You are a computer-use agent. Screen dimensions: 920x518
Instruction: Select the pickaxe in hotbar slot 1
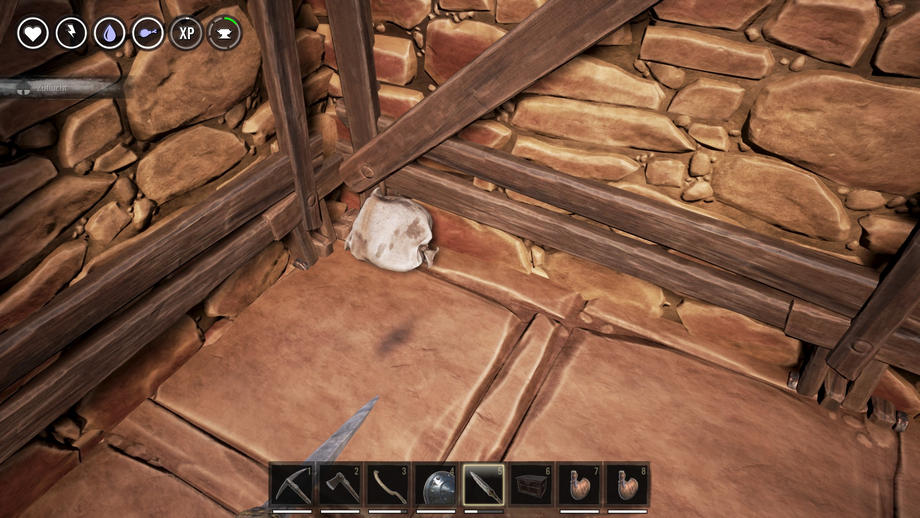tap(291, 485)
